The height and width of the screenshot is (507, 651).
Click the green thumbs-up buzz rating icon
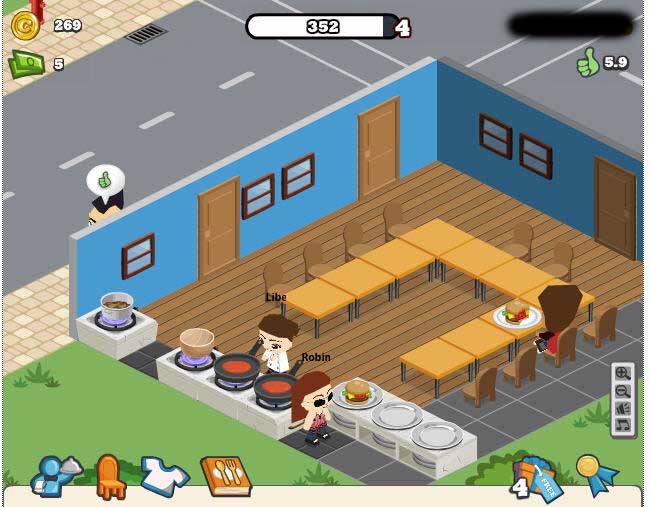coord(587,63)
